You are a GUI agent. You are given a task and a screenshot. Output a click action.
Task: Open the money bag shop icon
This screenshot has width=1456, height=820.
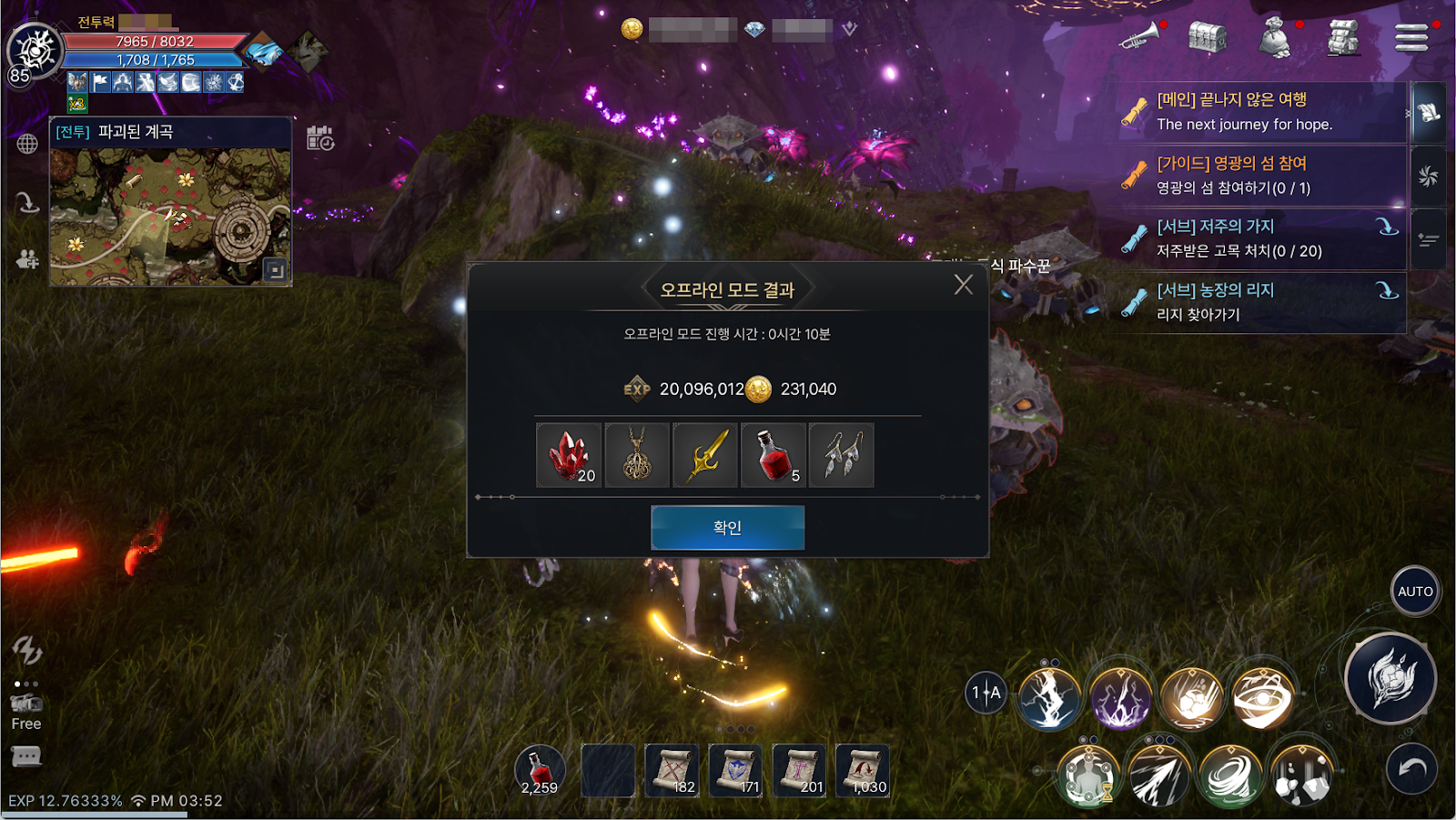tap(1275, 39)
